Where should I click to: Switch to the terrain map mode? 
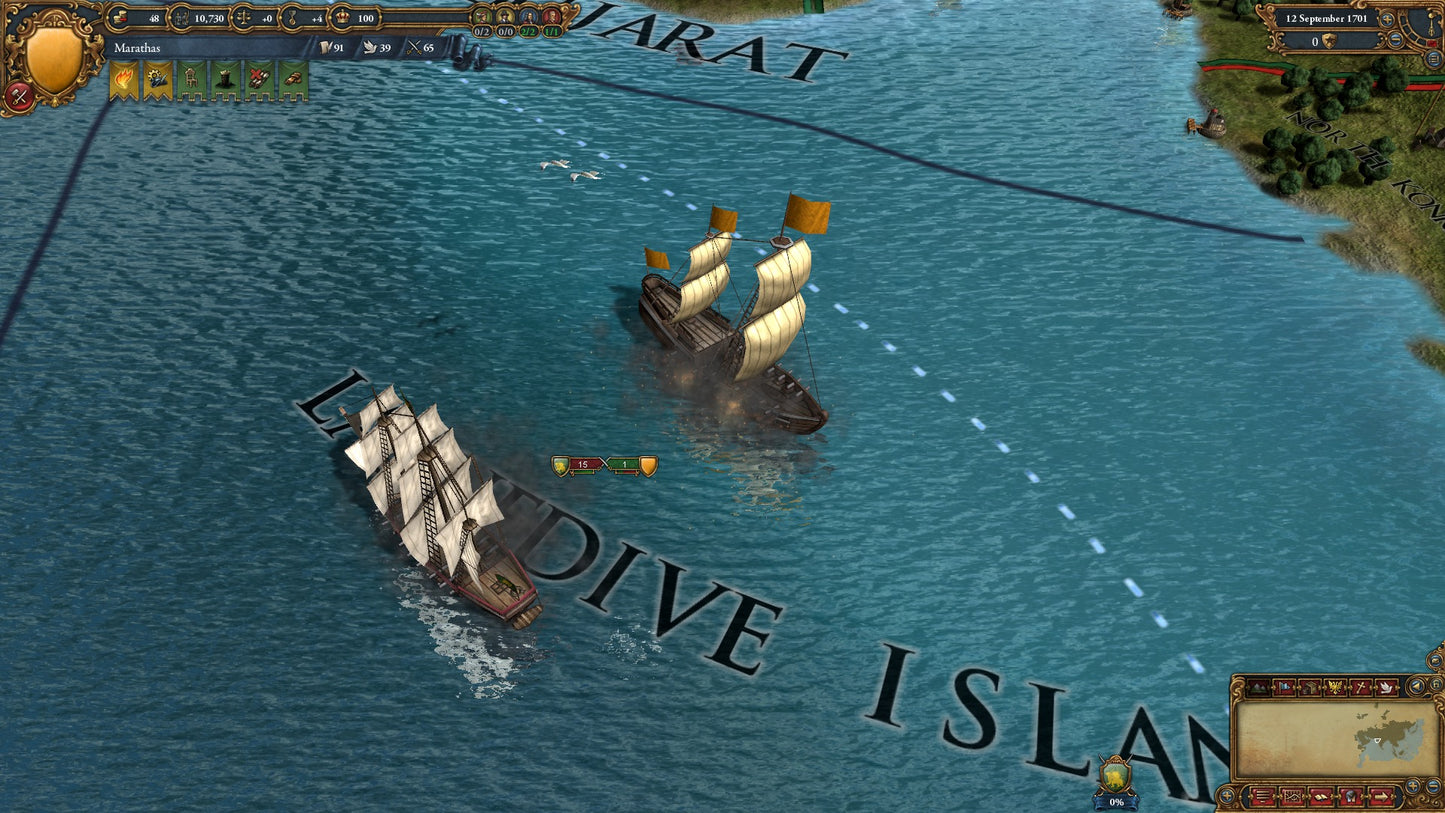pyautogui.click(x=1257, y=687)
